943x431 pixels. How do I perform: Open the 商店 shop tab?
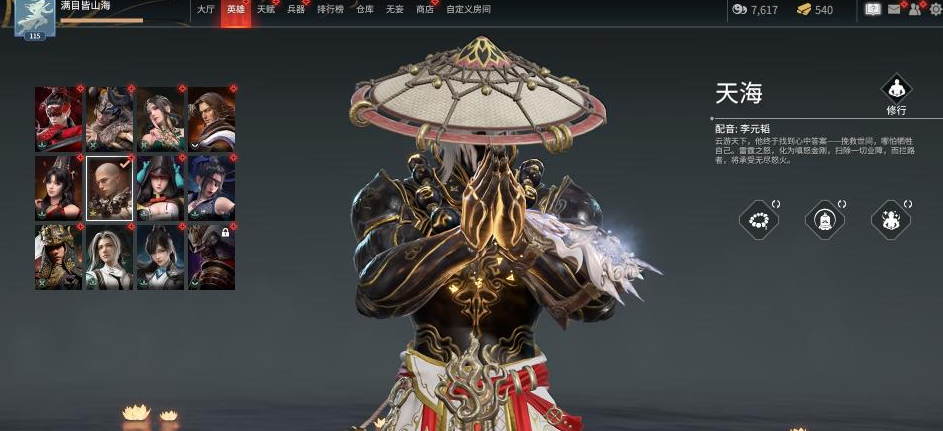[x=425, y=9]
